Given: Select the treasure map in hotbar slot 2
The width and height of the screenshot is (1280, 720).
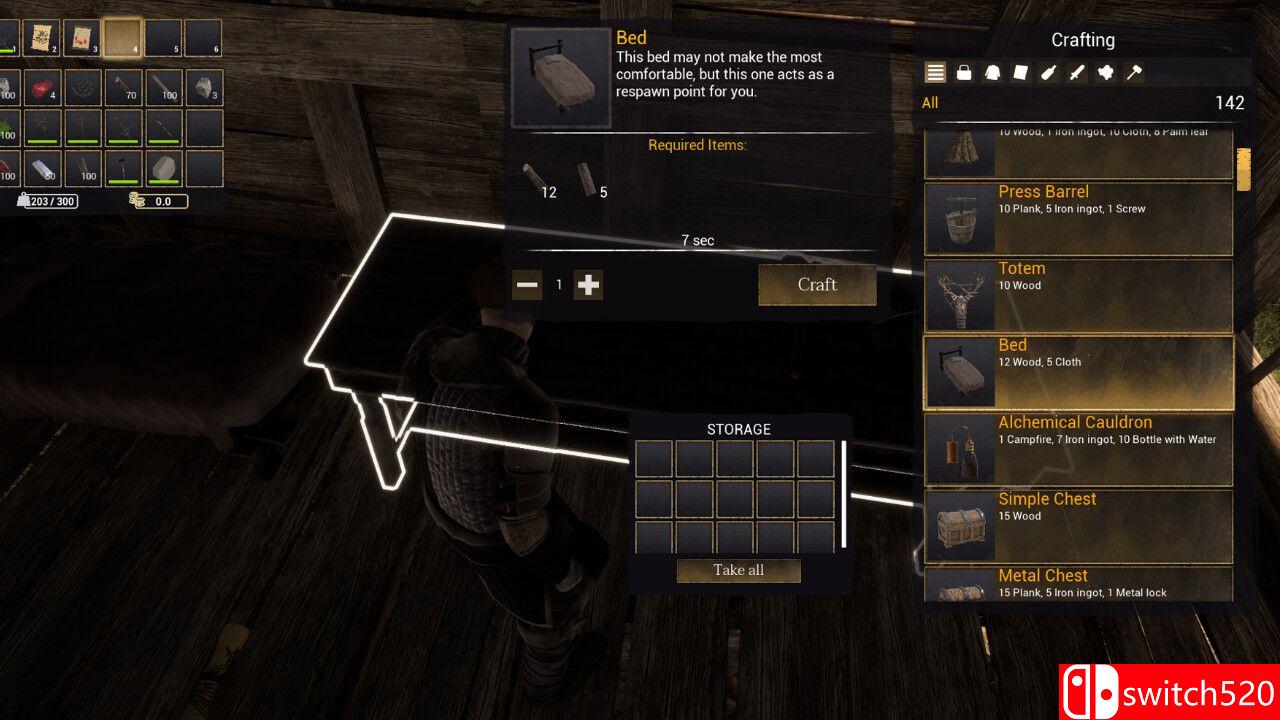Looking at the screenshot, I should click(42, 38).
